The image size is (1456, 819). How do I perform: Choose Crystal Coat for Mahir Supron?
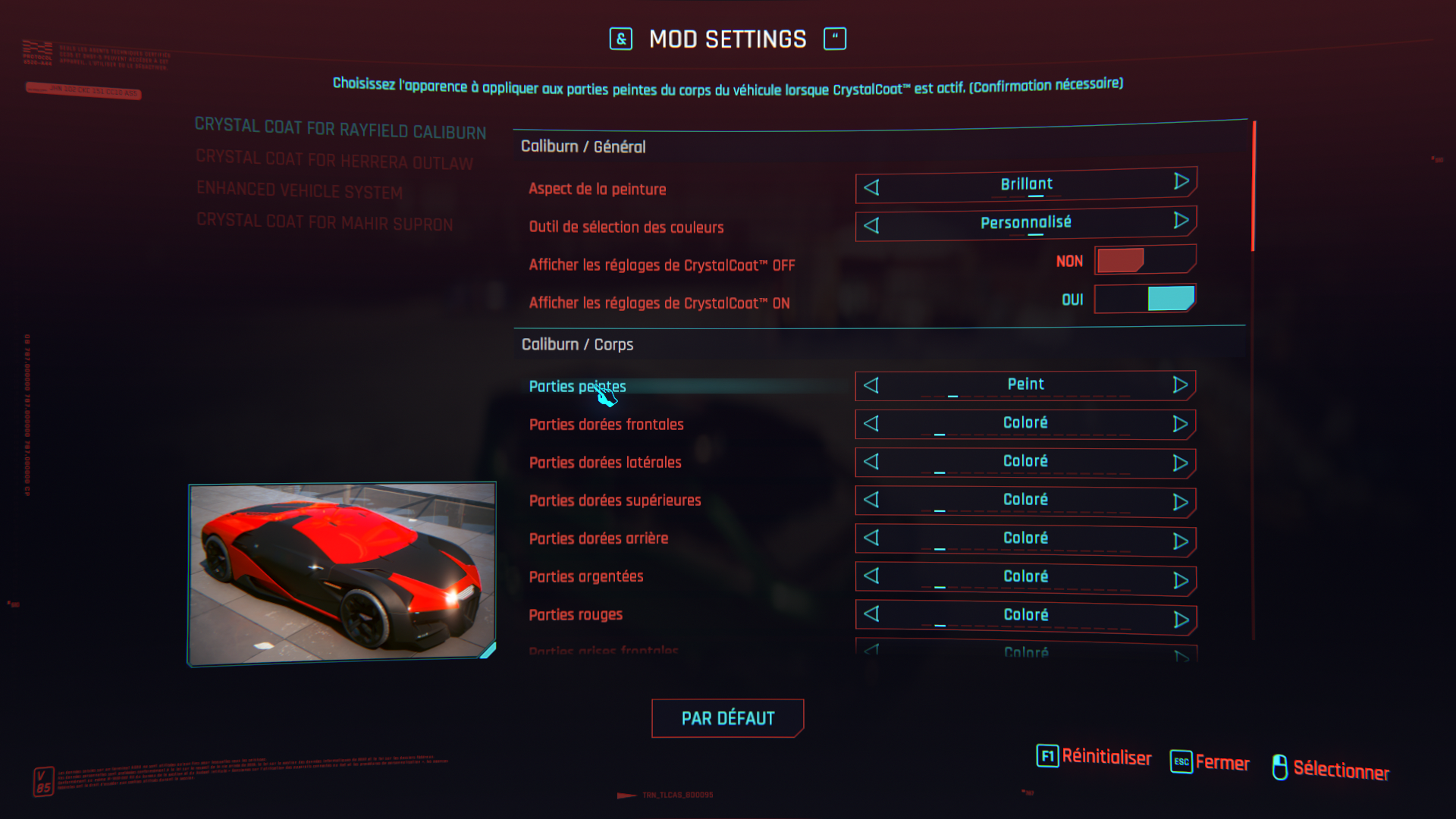325,222
